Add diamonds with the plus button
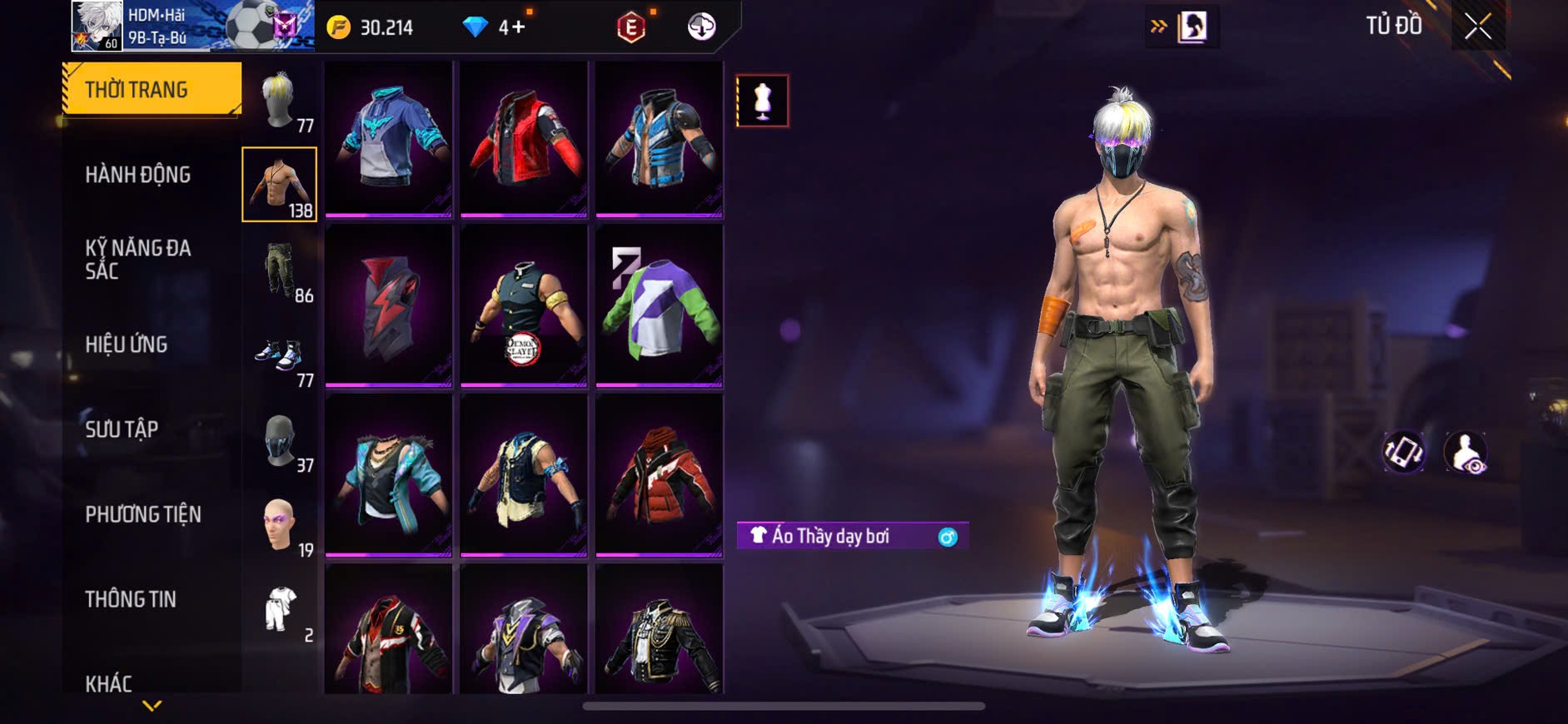1568x724 pixels. coord(518,27)
